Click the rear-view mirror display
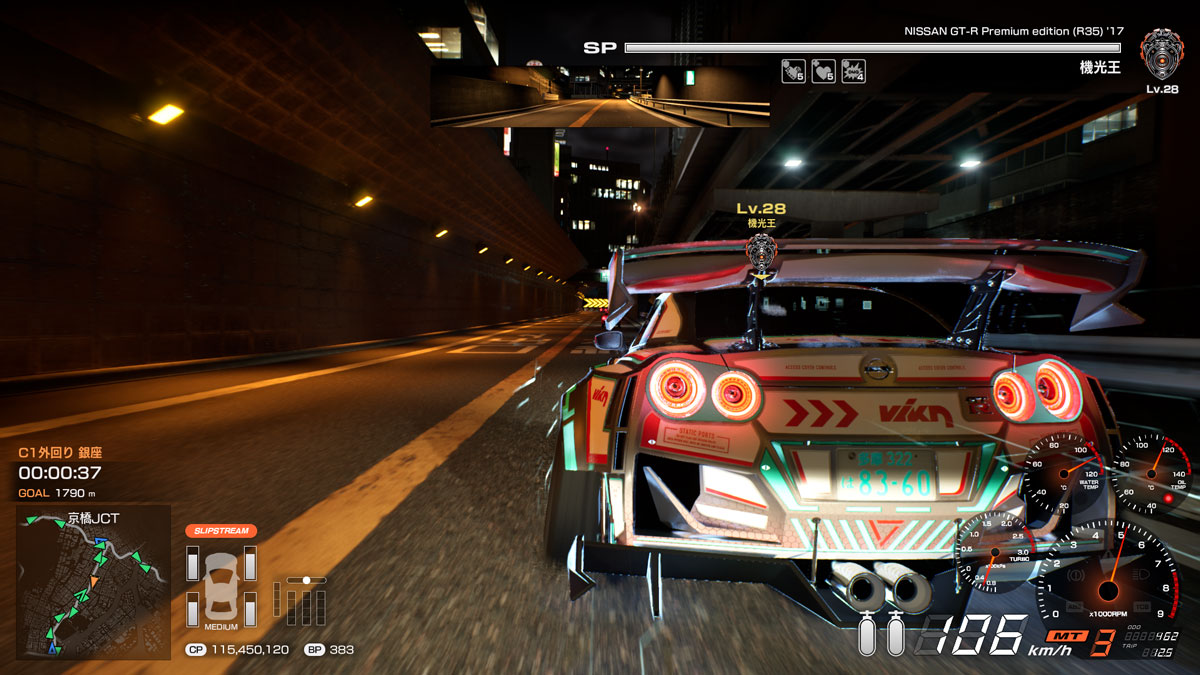Screen dimensions: 1200x675 (600, 97)
